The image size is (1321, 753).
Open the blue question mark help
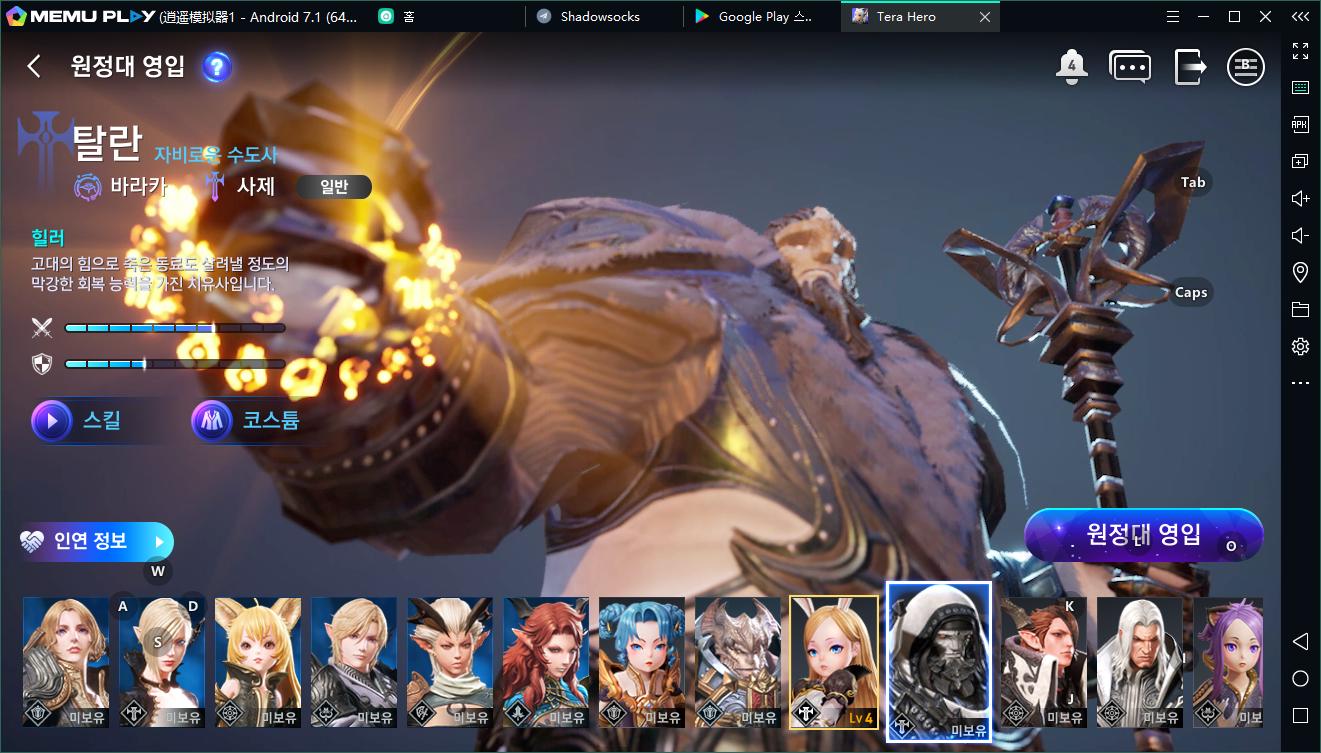[x=217, y=67]
